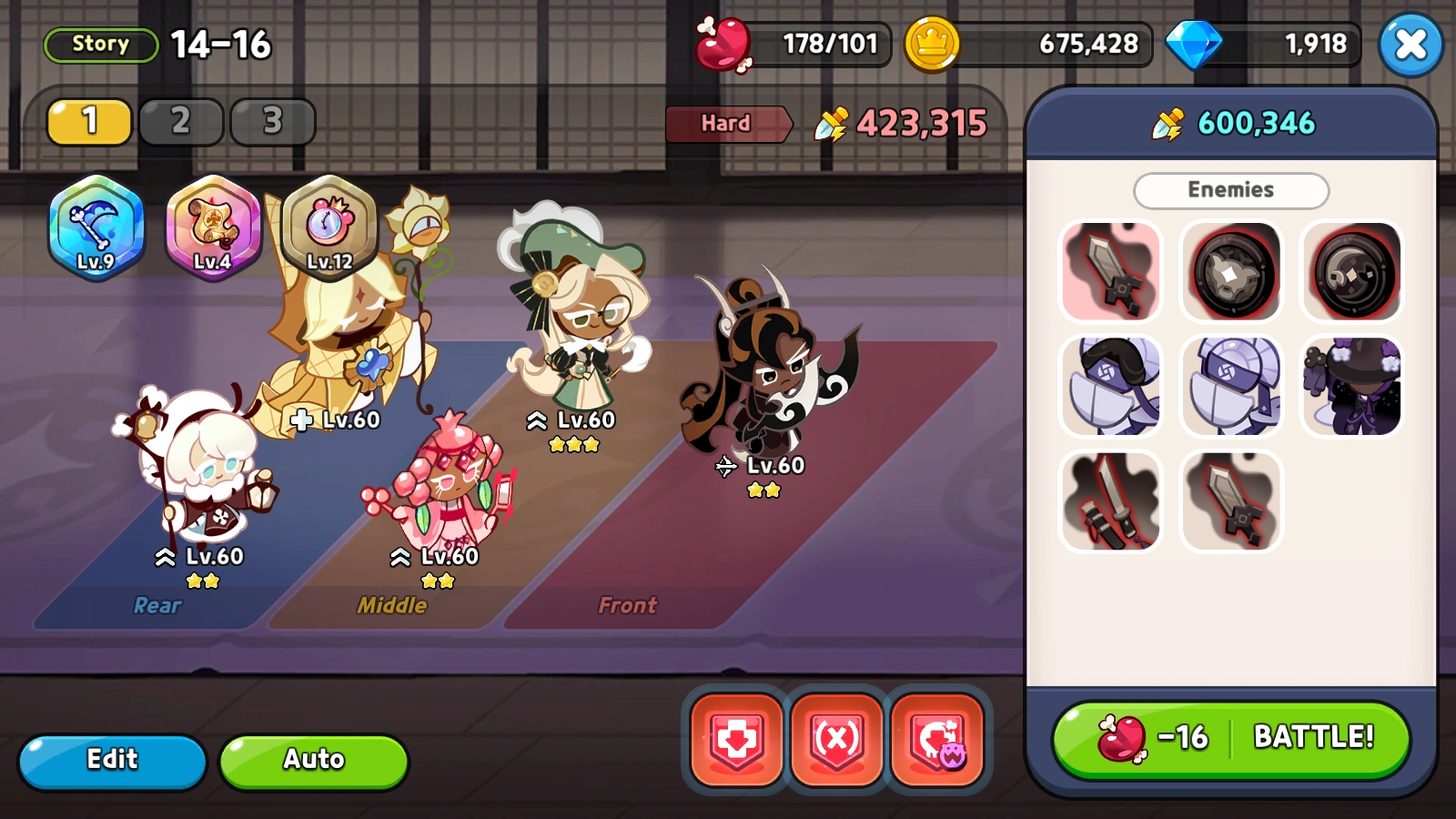This screenshot has width=1456, height=819.
Task: Toggle Auto battle mode
Action: click(x=313, y=760)
